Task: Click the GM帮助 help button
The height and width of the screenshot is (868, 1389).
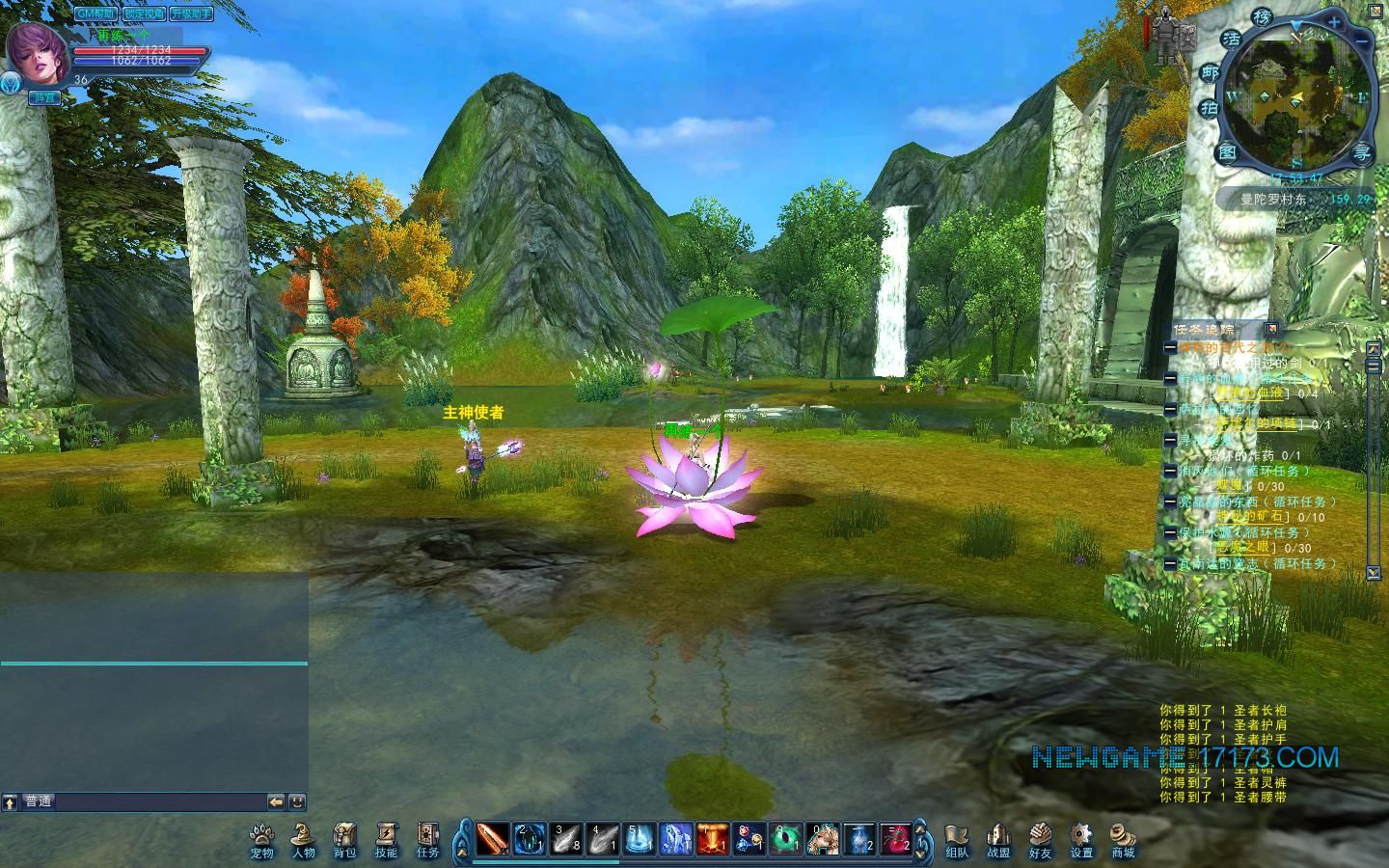Action: [96, 14]
